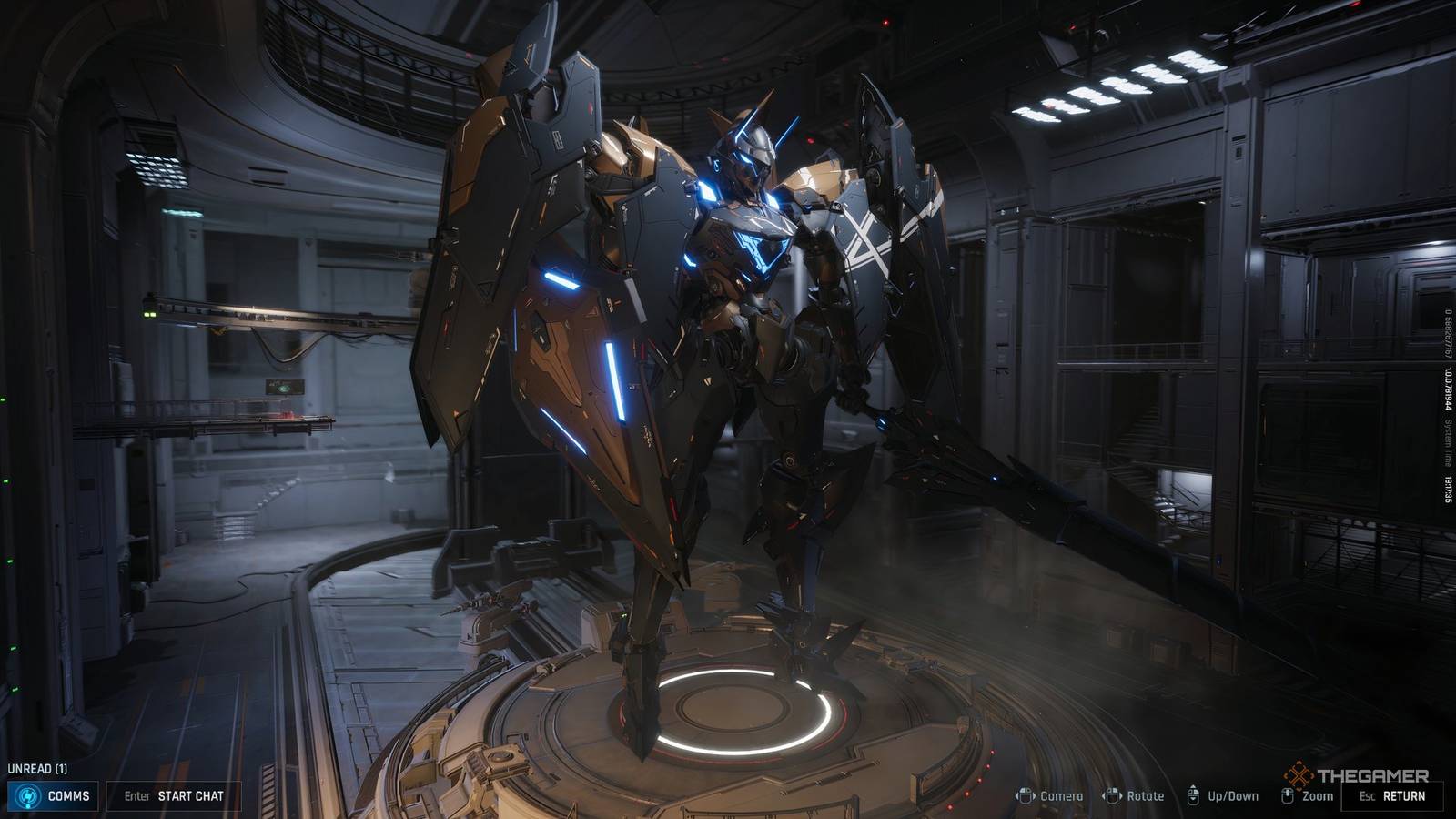Click the Up/Down scroll wheel icon
The image size is (1456, 819).
click(x=1195, y=794)
